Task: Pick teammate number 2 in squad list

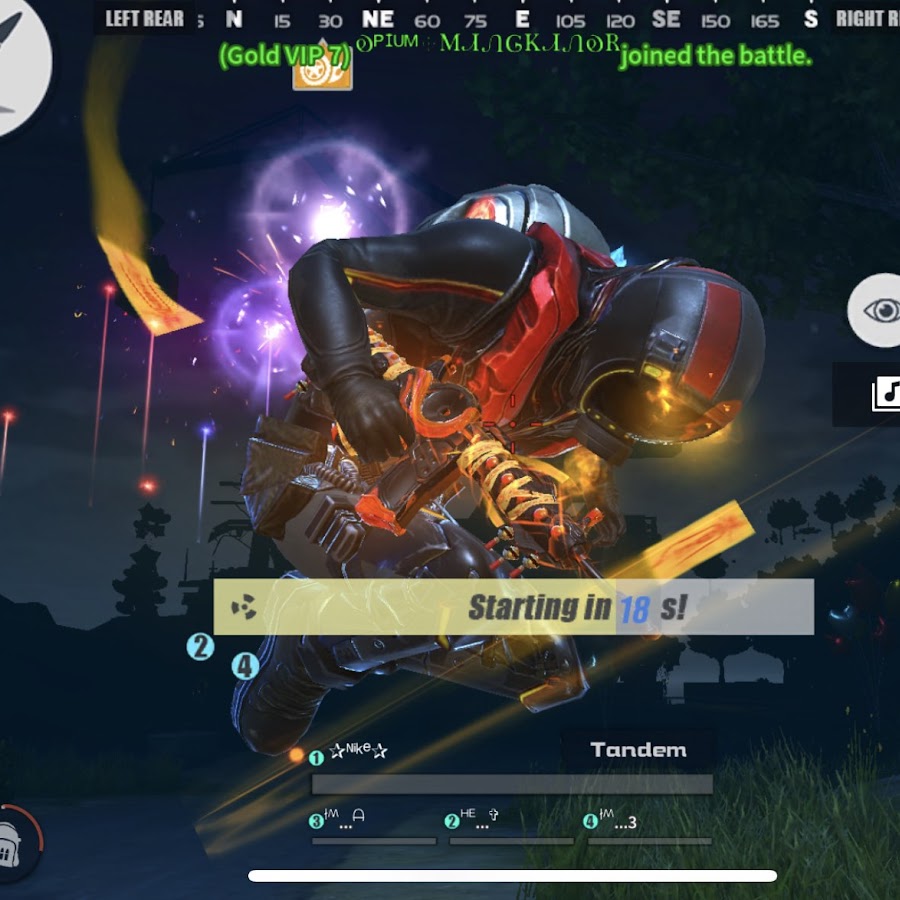Action: point(476,821)
